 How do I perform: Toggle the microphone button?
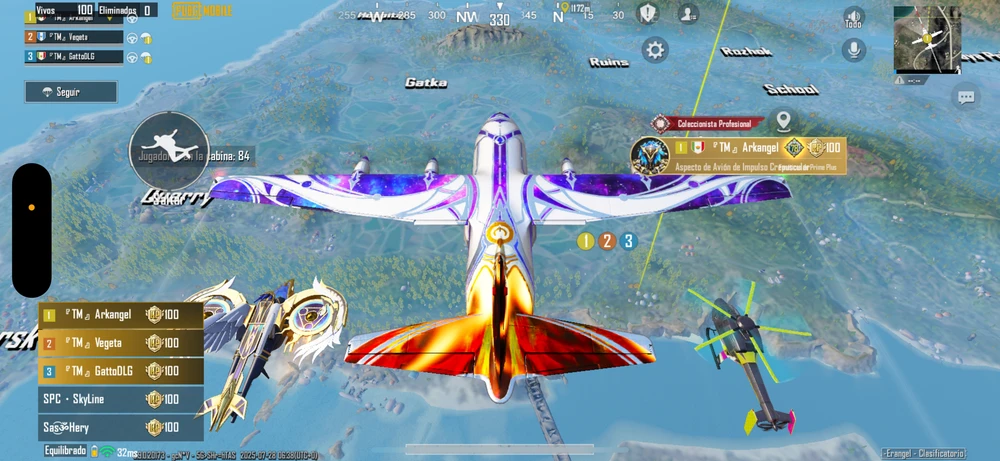pyautogui.click(x=853, y=48)
